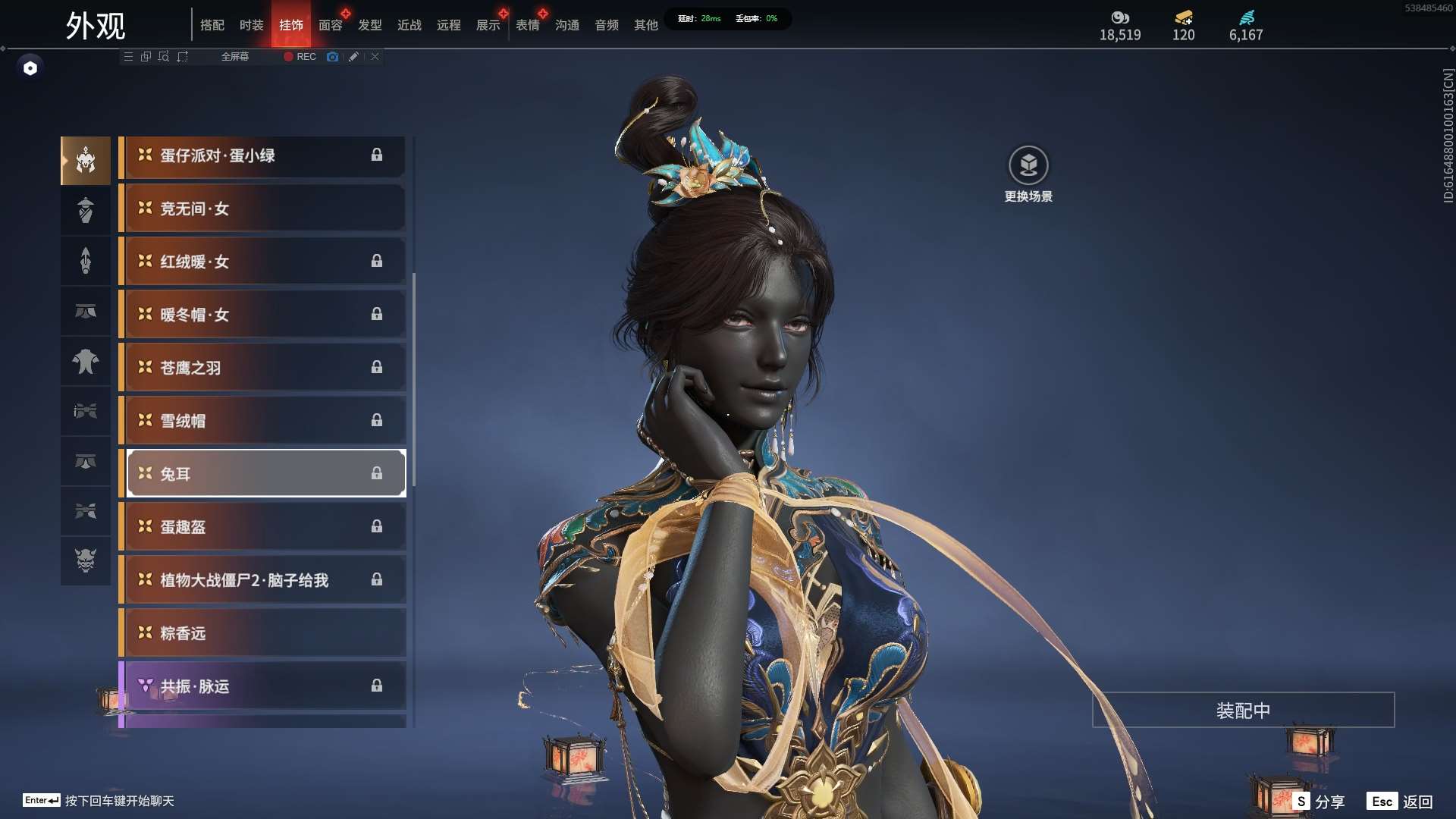Click 返回 to go back

pos(1401,802)
